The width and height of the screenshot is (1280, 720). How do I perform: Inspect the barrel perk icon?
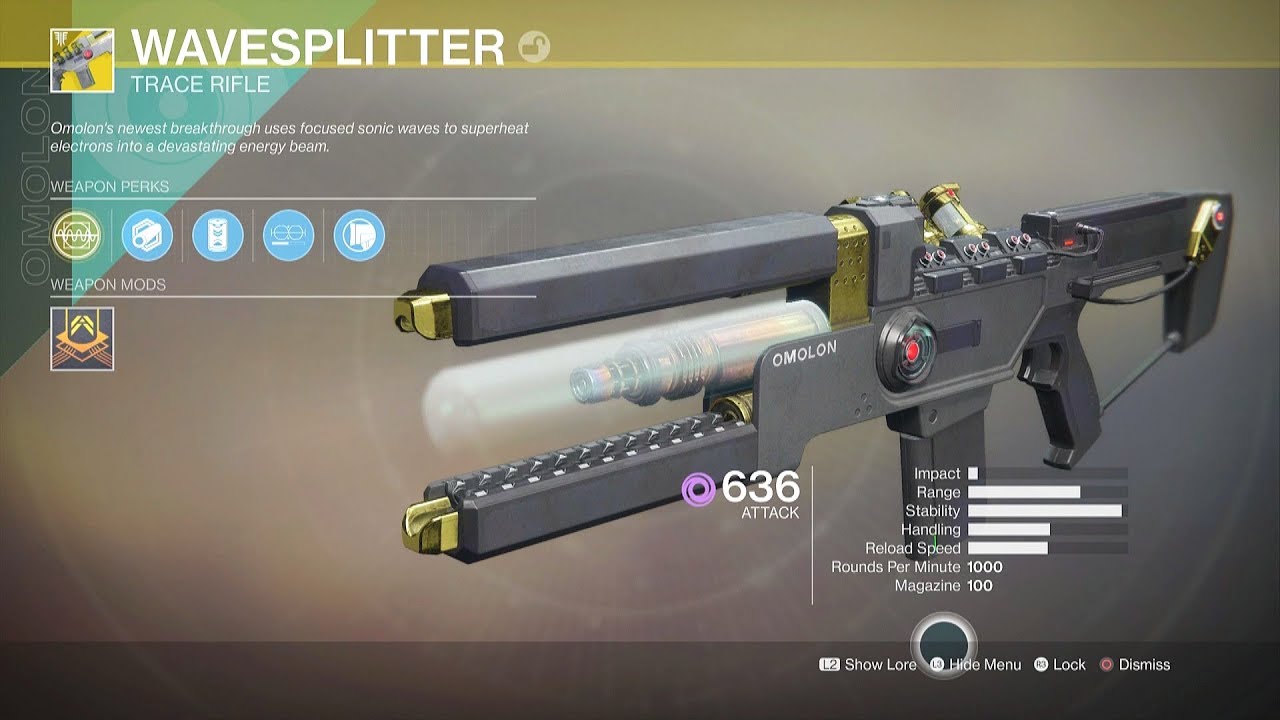[147, 236]
